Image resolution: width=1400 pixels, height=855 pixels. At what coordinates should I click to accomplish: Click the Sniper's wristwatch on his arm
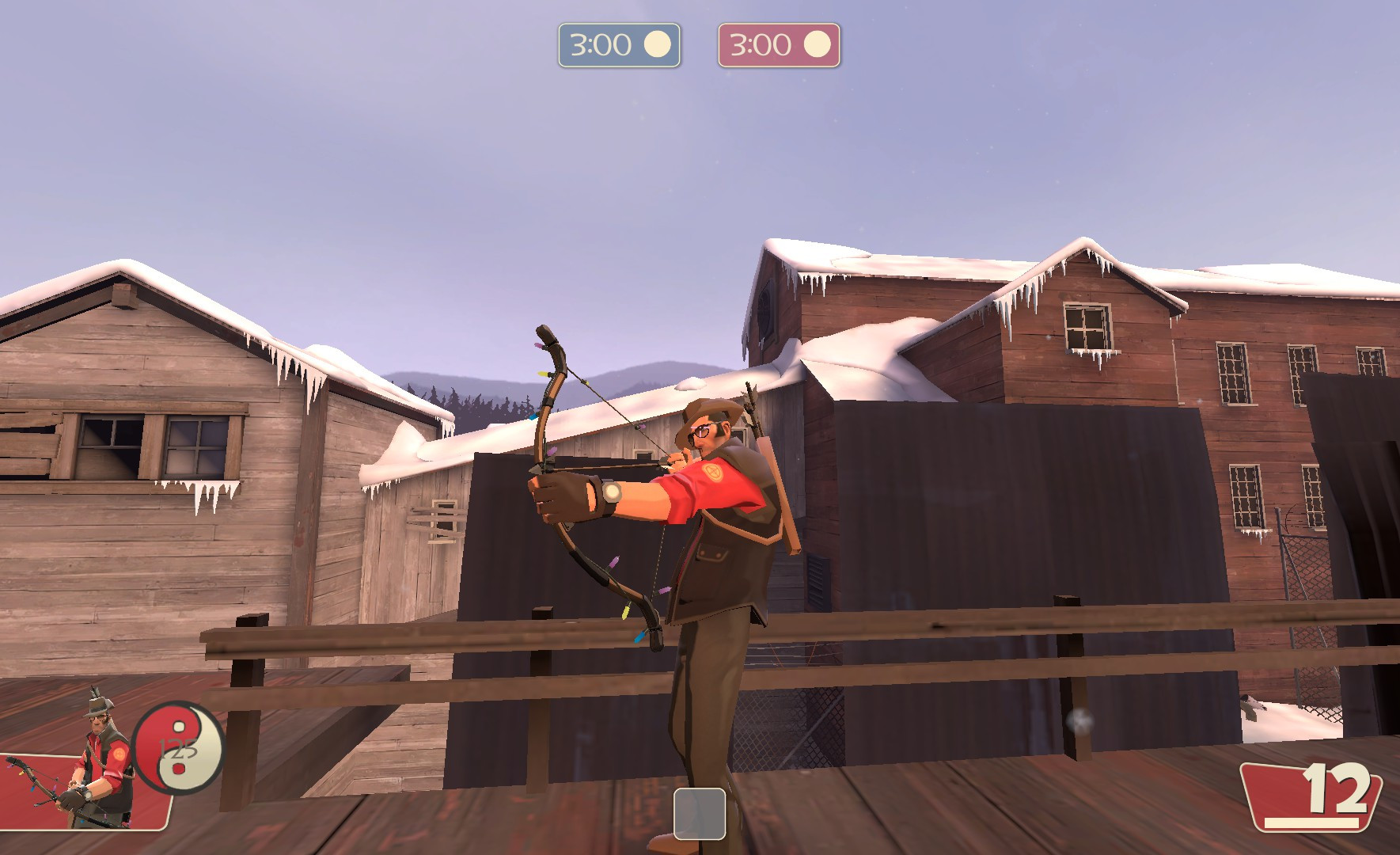tap(612, 495)
